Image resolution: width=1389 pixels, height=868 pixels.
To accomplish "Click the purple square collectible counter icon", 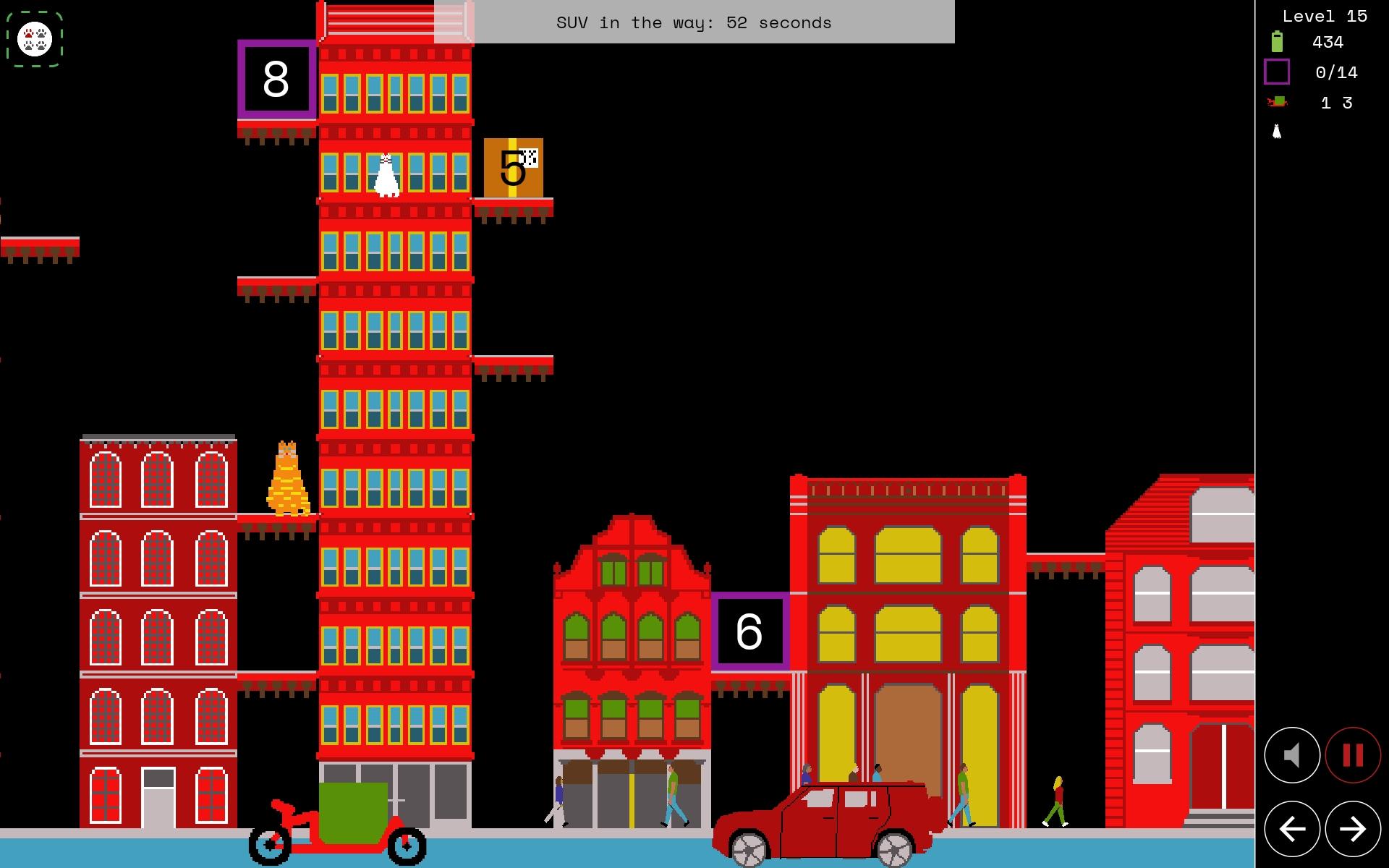I will point(1278,72).
